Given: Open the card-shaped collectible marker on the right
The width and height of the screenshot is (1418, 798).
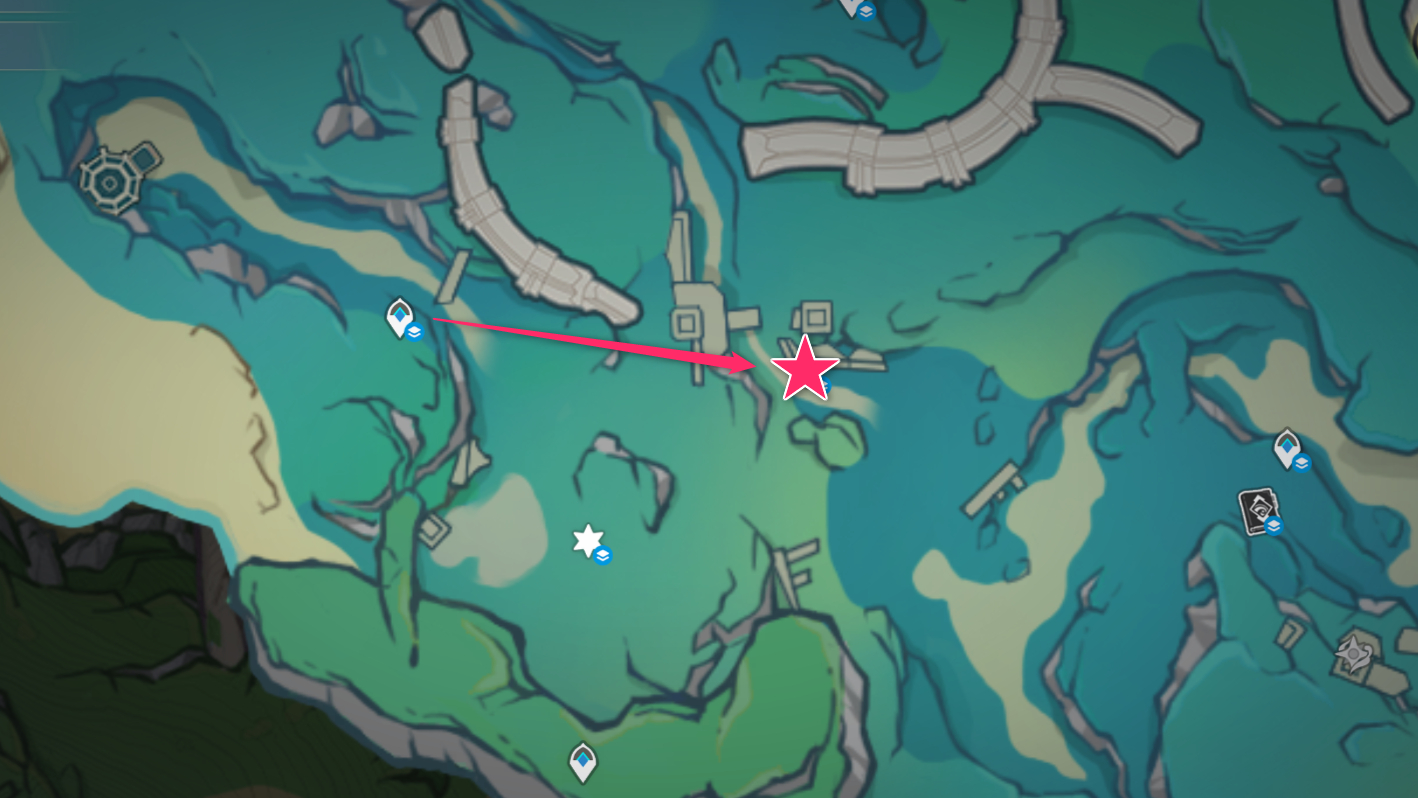Looking at the screenshot, I should point(1258,510).
